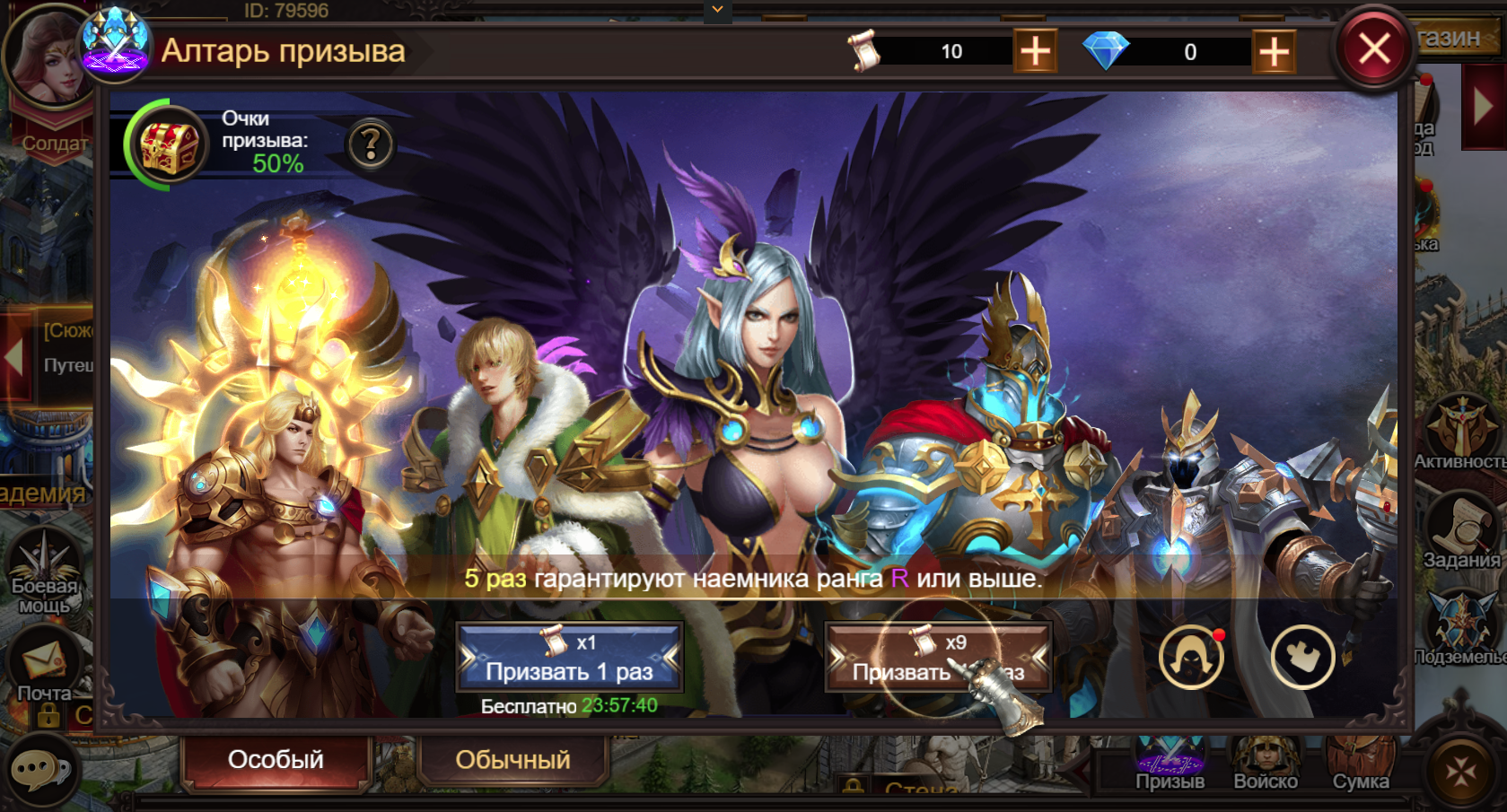This screenshot has width=1507, height=812.
Task: Open the summon points help question mark
Action: (x=371, y=144)
